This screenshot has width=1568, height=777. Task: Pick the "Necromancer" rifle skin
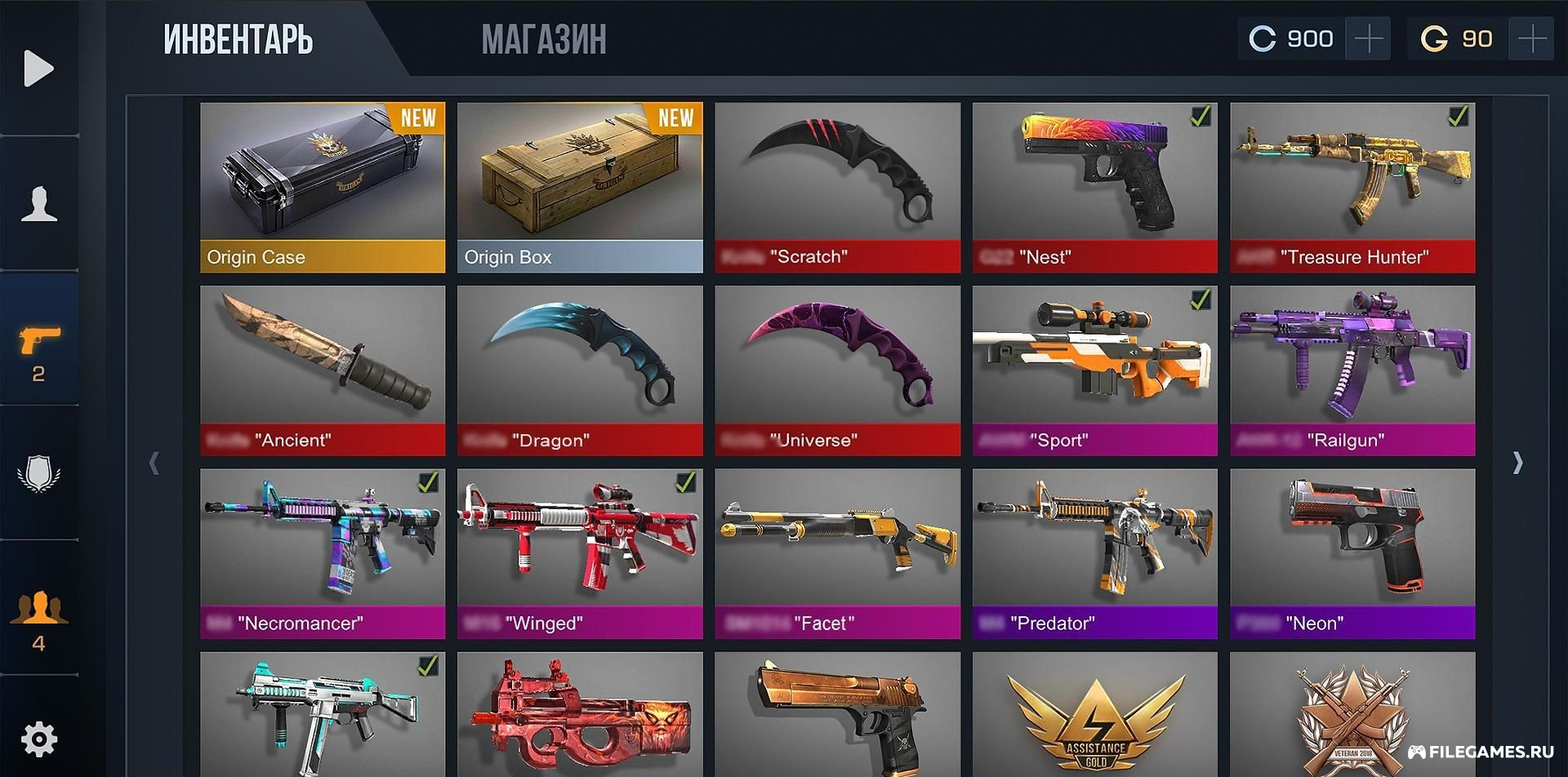pos(323,553)
